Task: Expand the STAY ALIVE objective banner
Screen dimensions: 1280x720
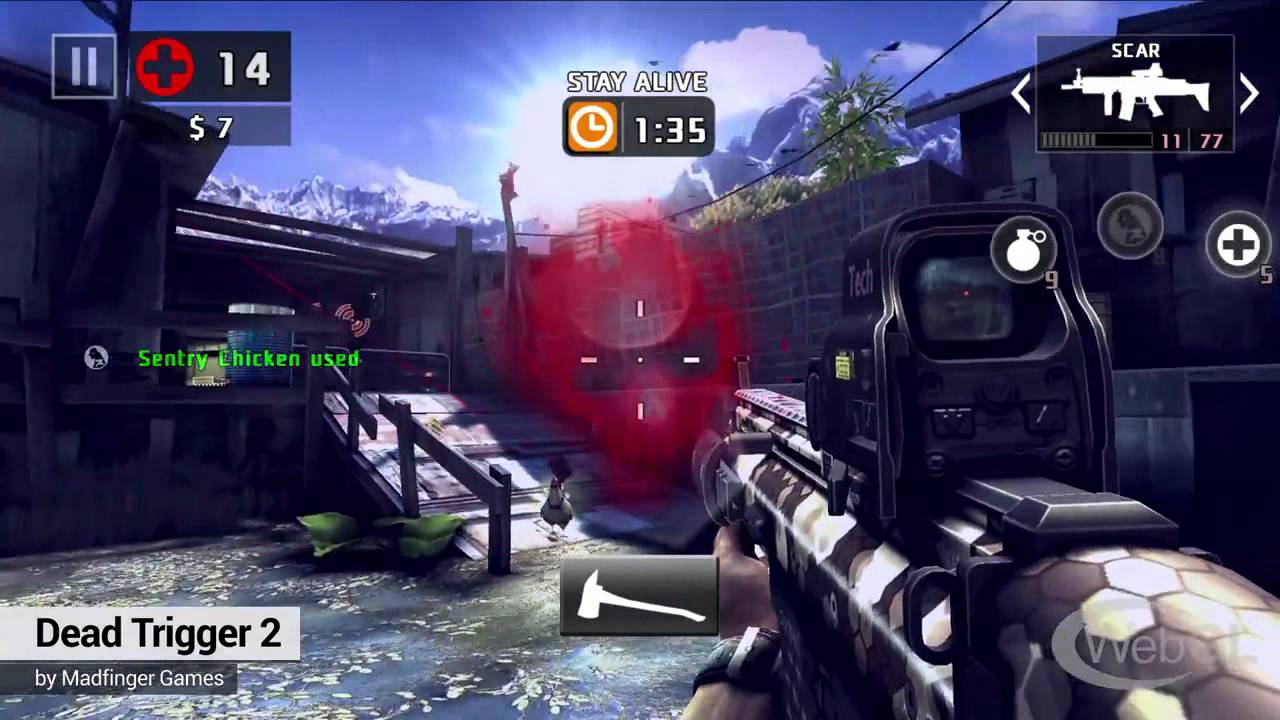Action: (x=637, y=82)
